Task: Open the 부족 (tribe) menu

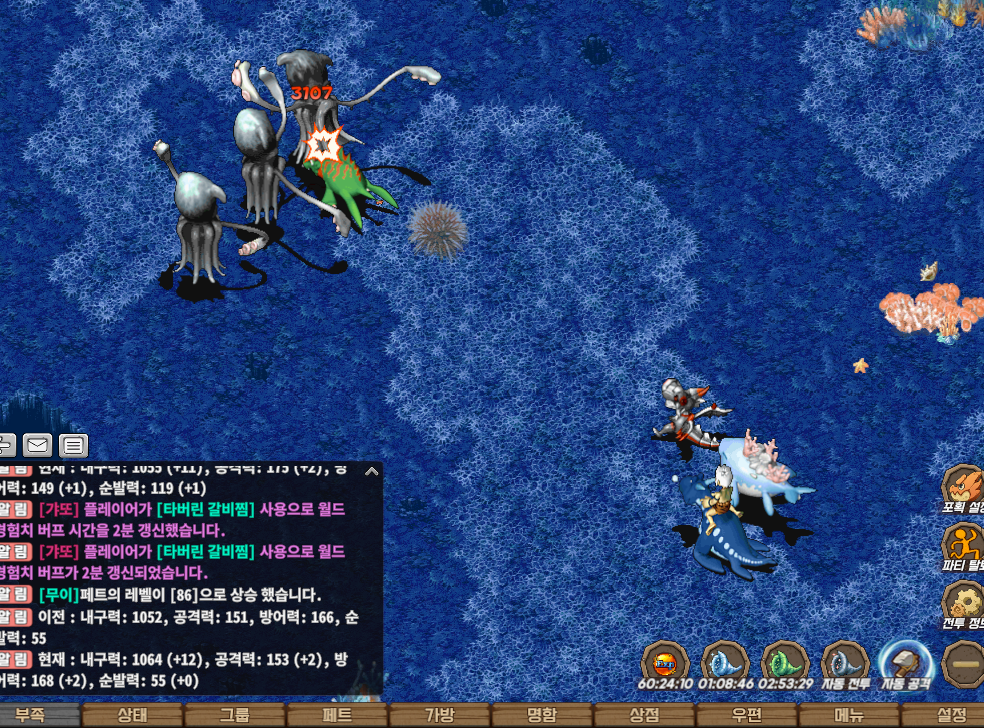Action: click(32, 715)
